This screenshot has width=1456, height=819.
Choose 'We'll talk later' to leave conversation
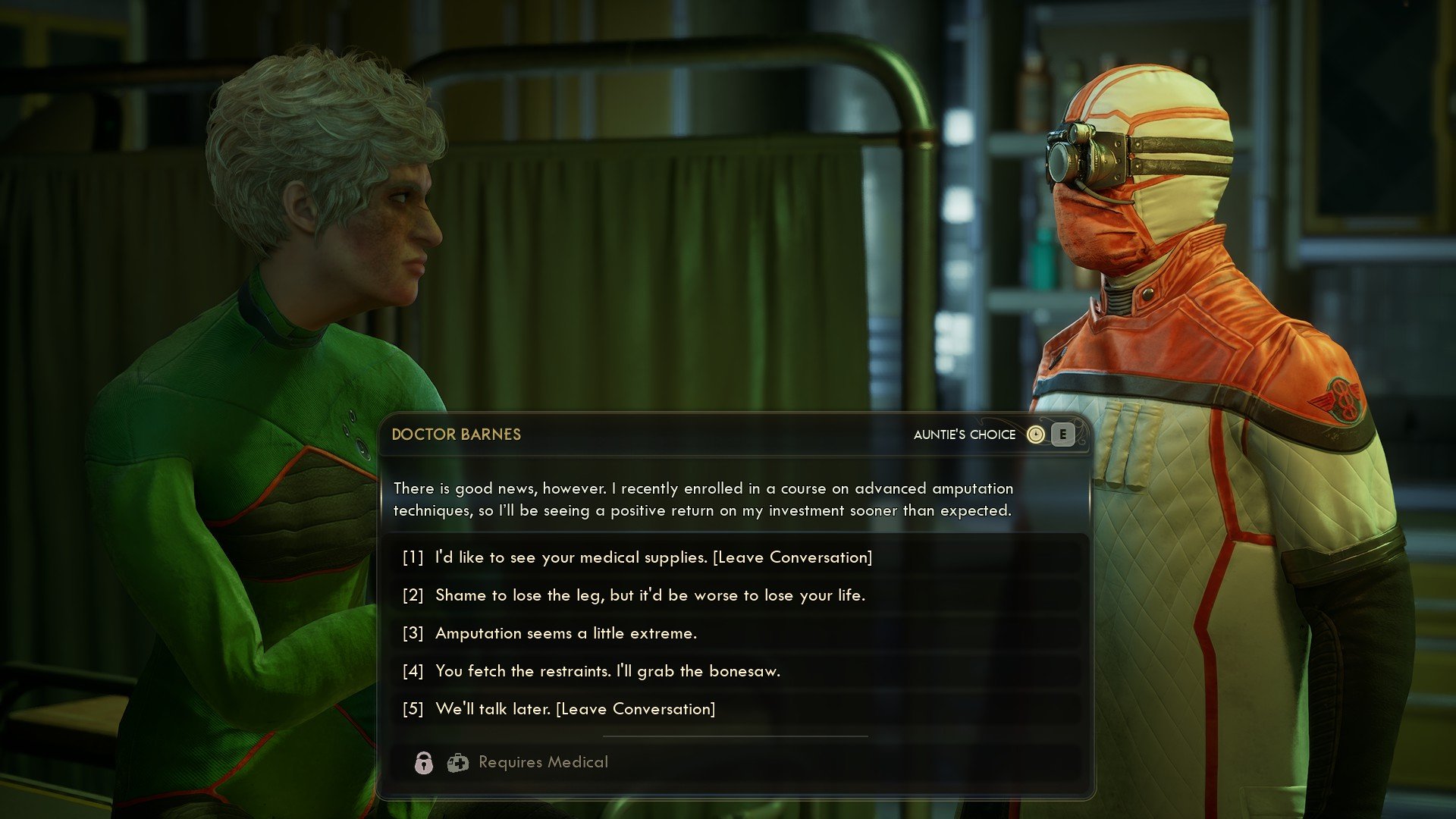click(575, 709)
